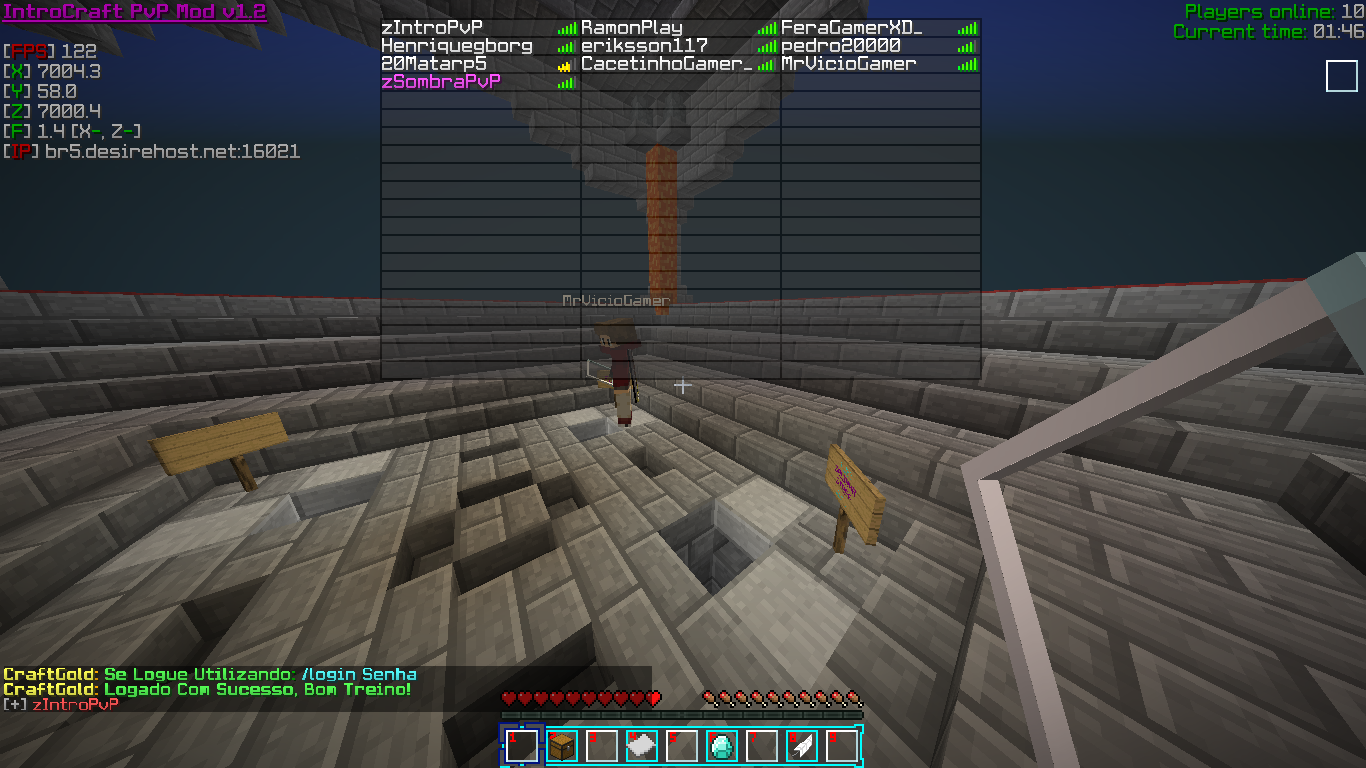Pick CacetinhoGamer_ in the player list
Viewport: 1366px width, 768px height.
pos(666,64)
